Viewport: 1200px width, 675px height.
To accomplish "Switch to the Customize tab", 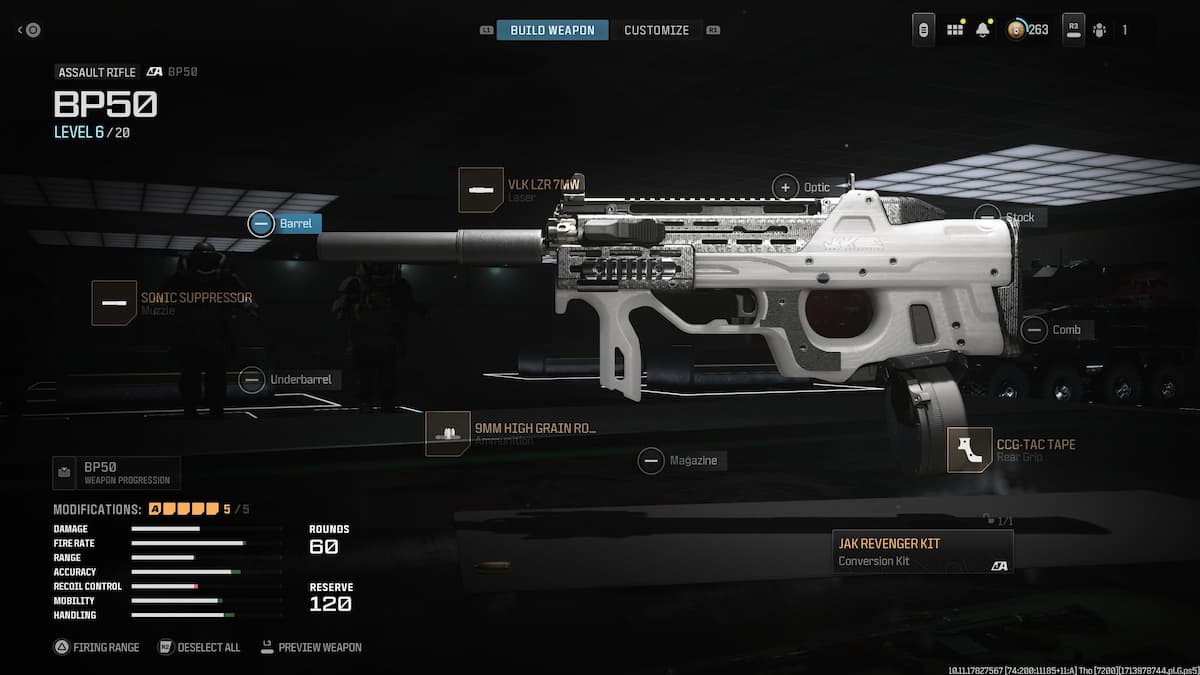I will tap(656, 30).
